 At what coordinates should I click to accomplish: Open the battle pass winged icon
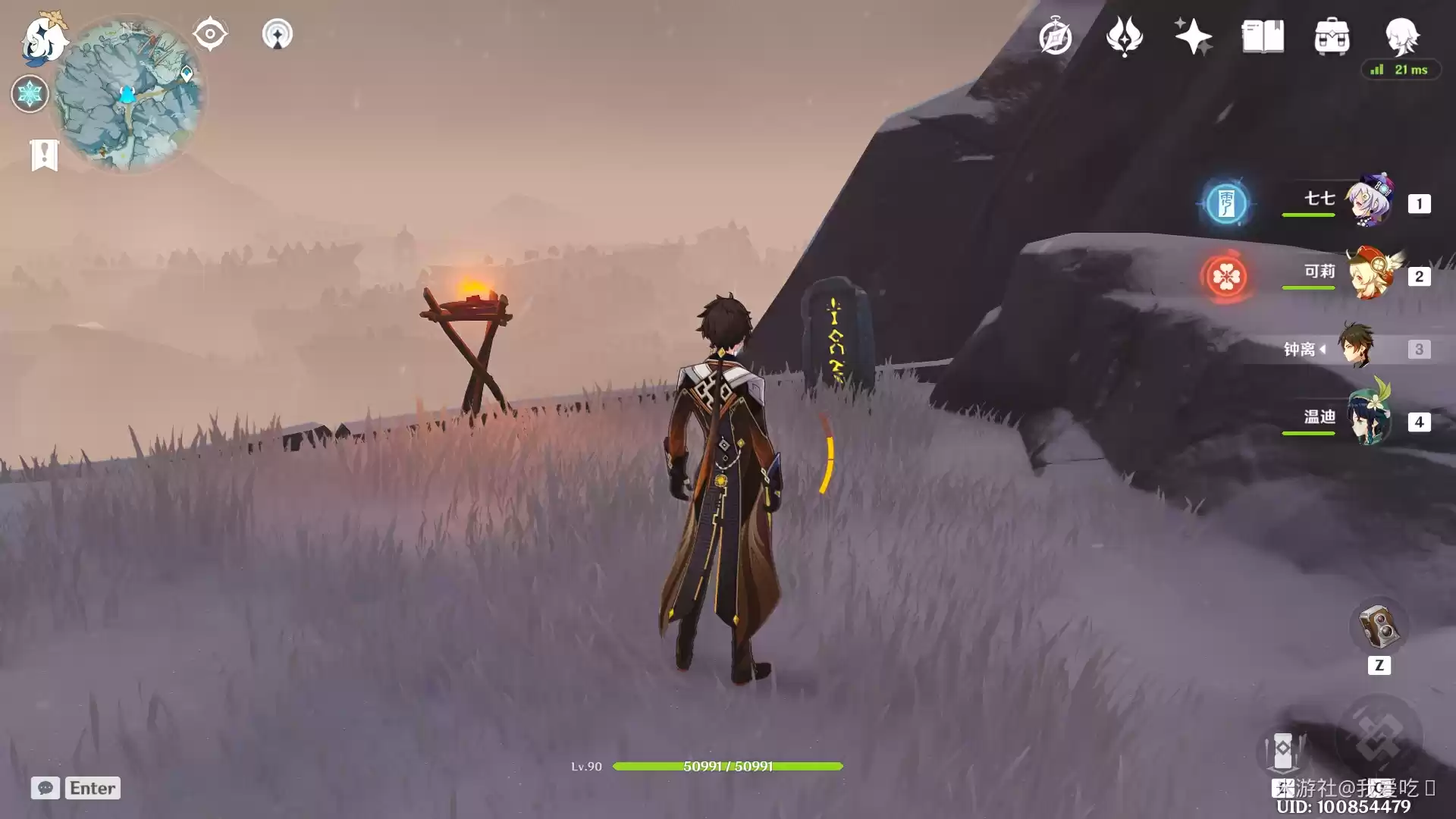coord(1124,37)
